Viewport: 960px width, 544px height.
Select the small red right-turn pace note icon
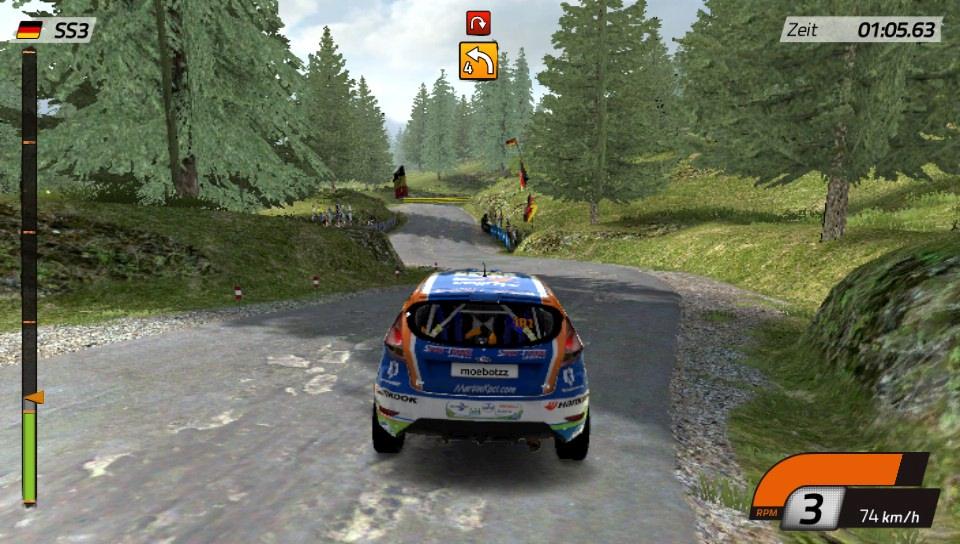click(477, 23)
